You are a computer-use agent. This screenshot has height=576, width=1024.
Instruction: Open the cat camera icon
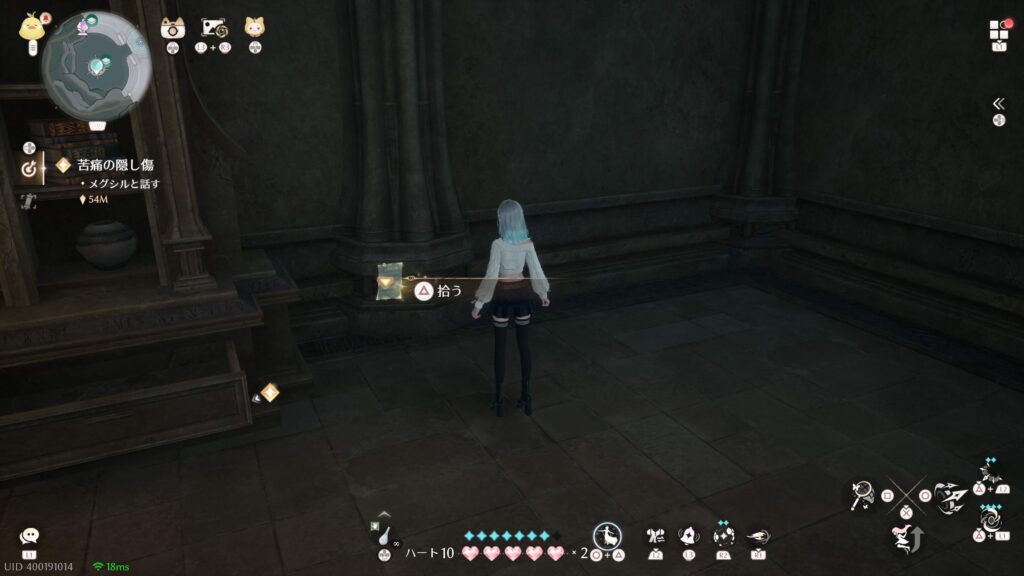pyautogui.click(x=173, y=28)
